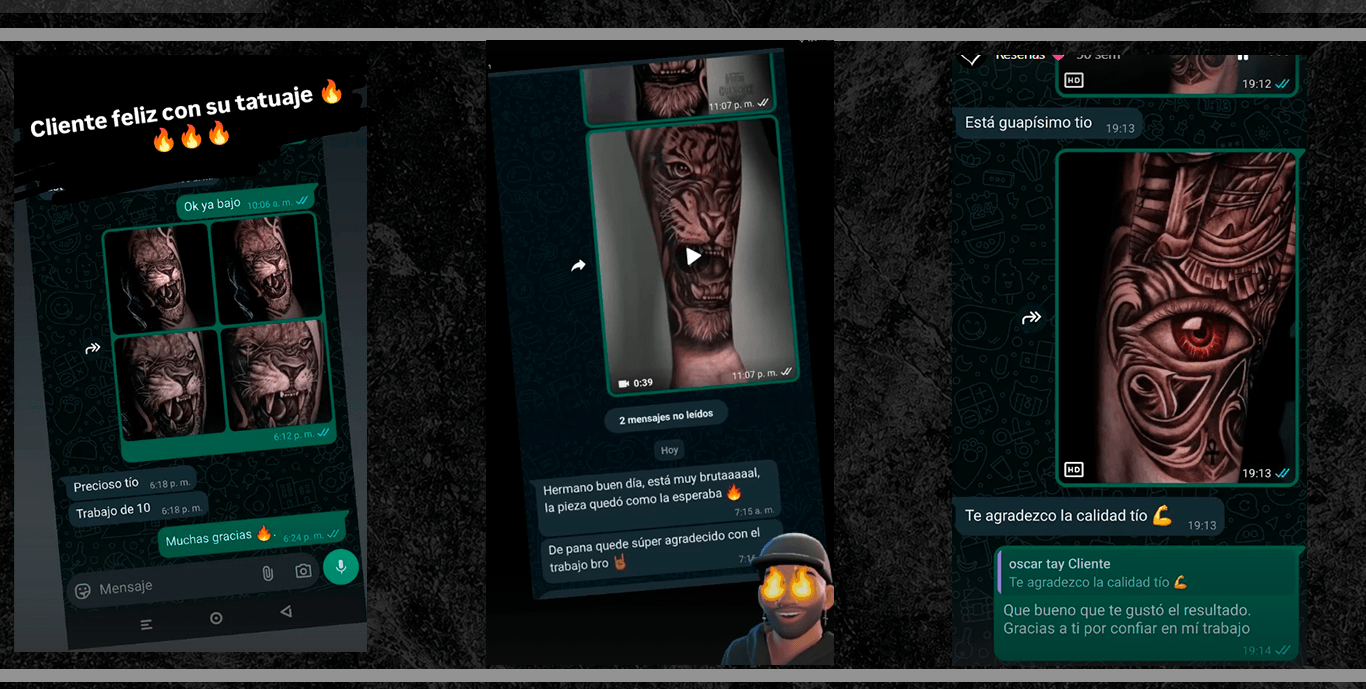1366x689 pixels.
Task: Focus the Mensaje text input field
Action: point(170,584)
